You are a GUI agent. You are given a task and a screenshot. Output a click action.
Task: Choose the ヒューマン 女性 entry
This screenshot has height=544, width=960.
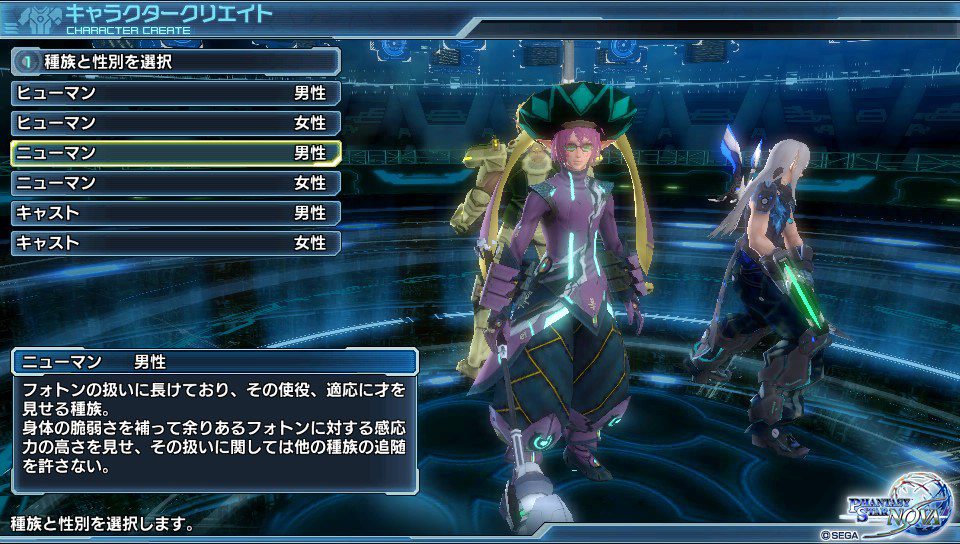pyautogui.click(x=175, y=123)
